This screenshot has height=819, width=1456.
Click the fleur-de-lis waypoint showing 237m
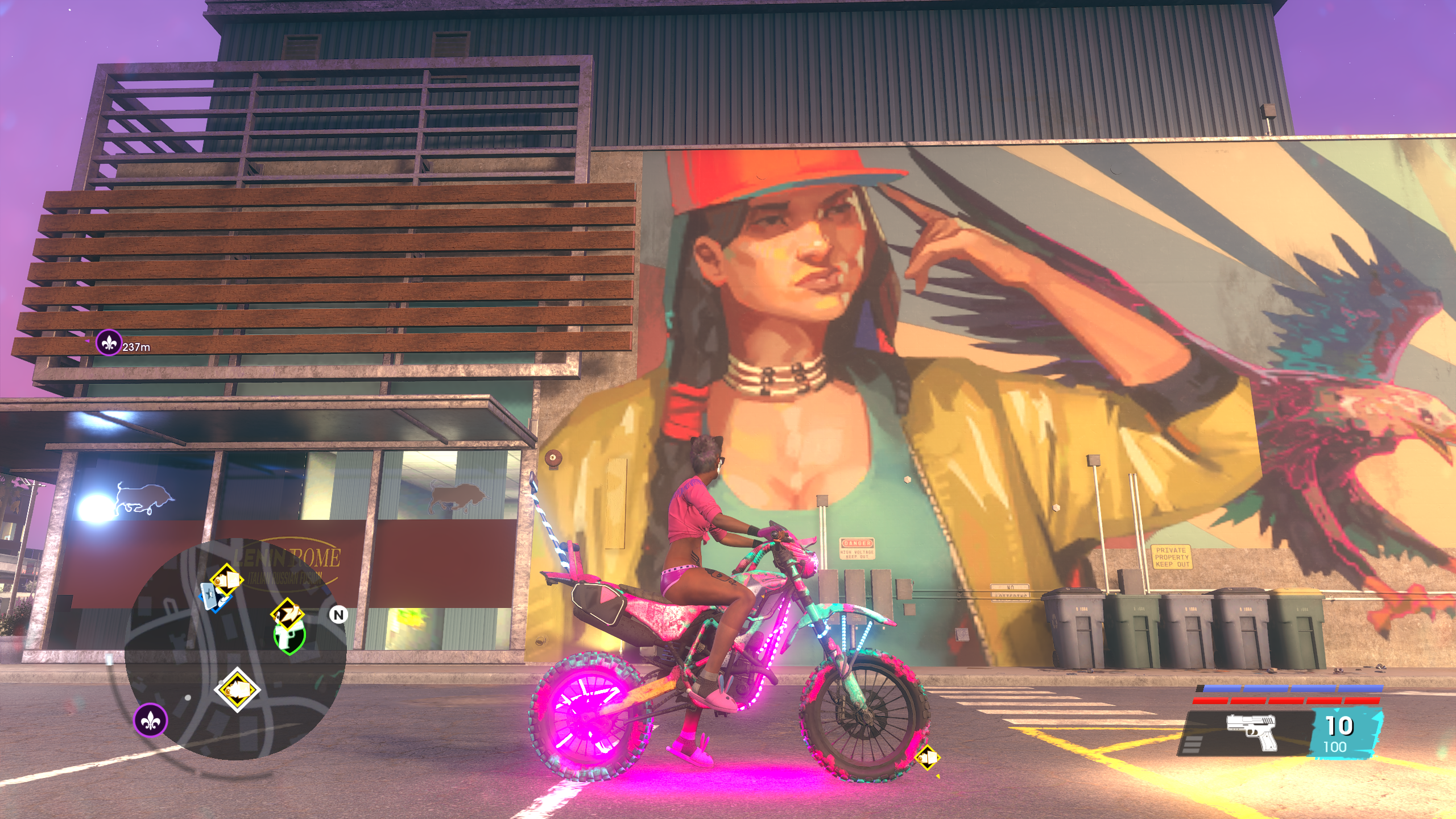click(108, 342)
